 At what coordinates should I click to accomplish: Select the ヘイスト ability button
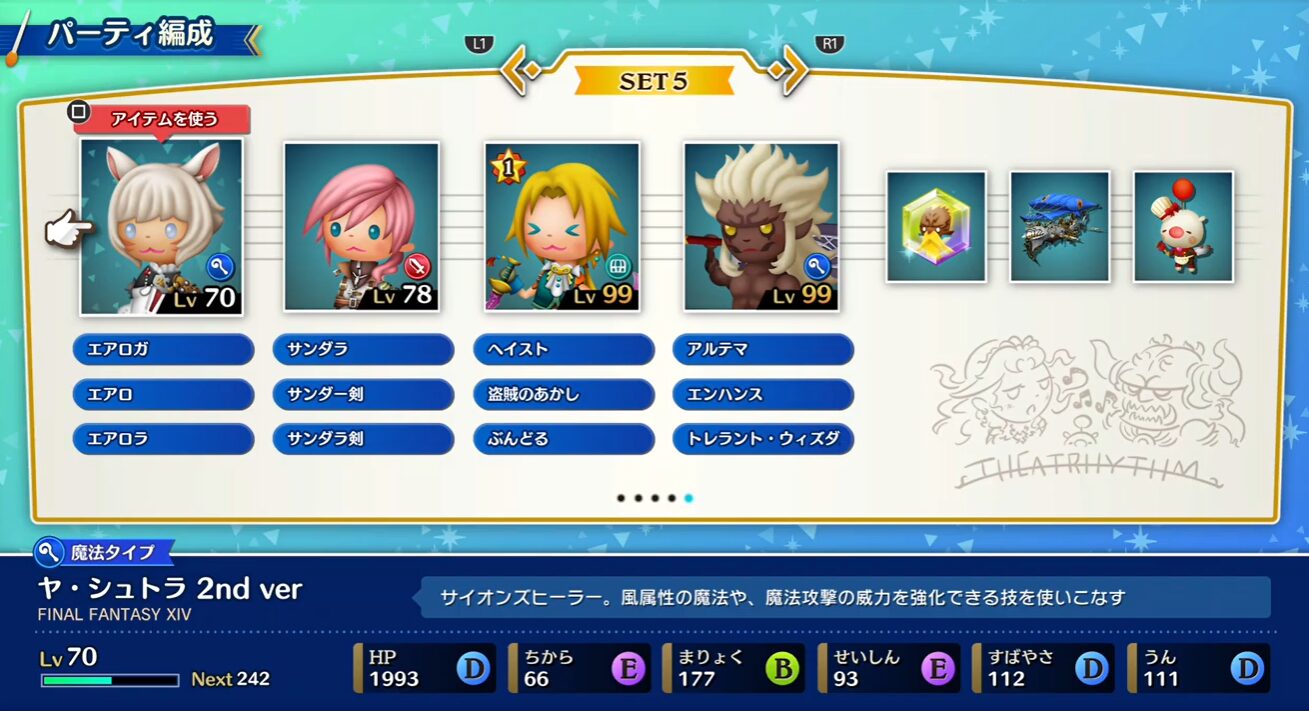(563, 350)
